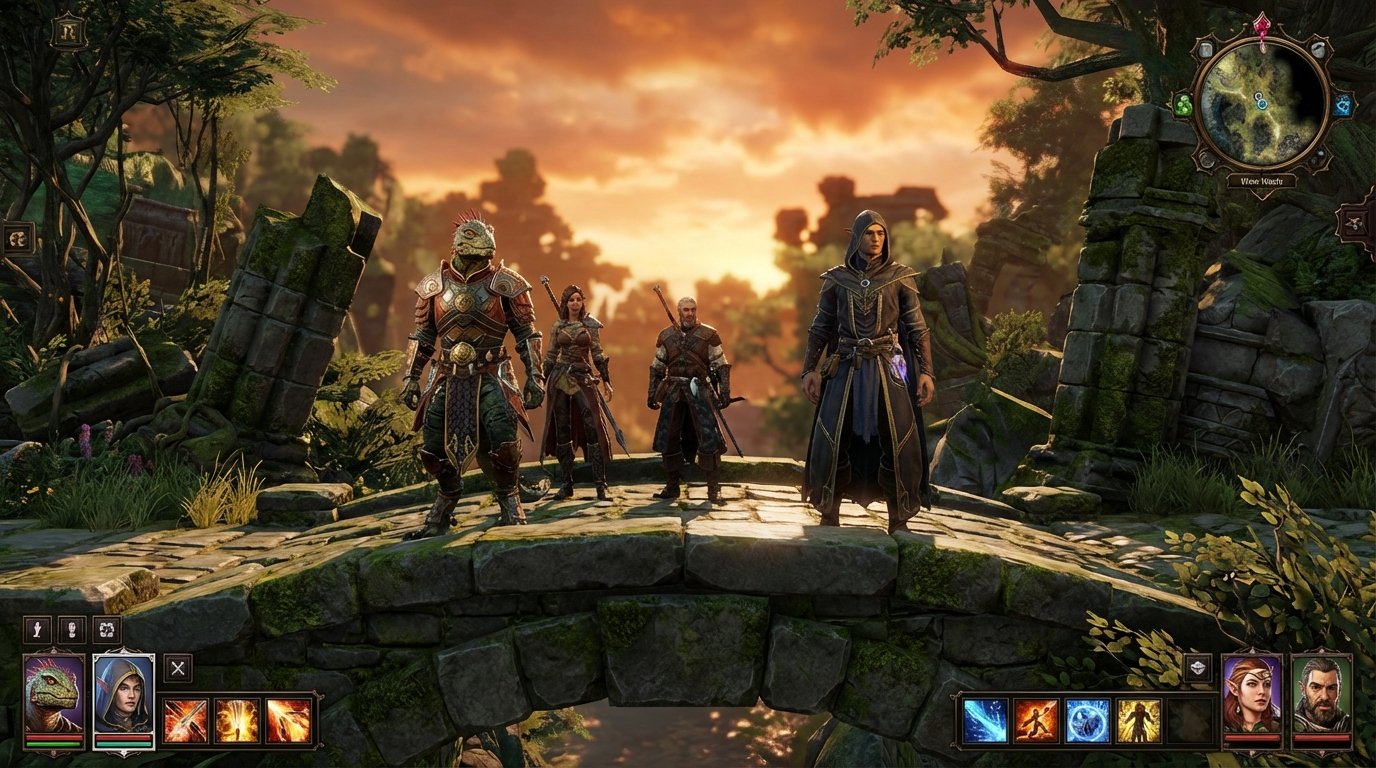Click the location name label below the minimap
The image size is (1376, 768).
pyautogui.click(x=1263, y=181)
